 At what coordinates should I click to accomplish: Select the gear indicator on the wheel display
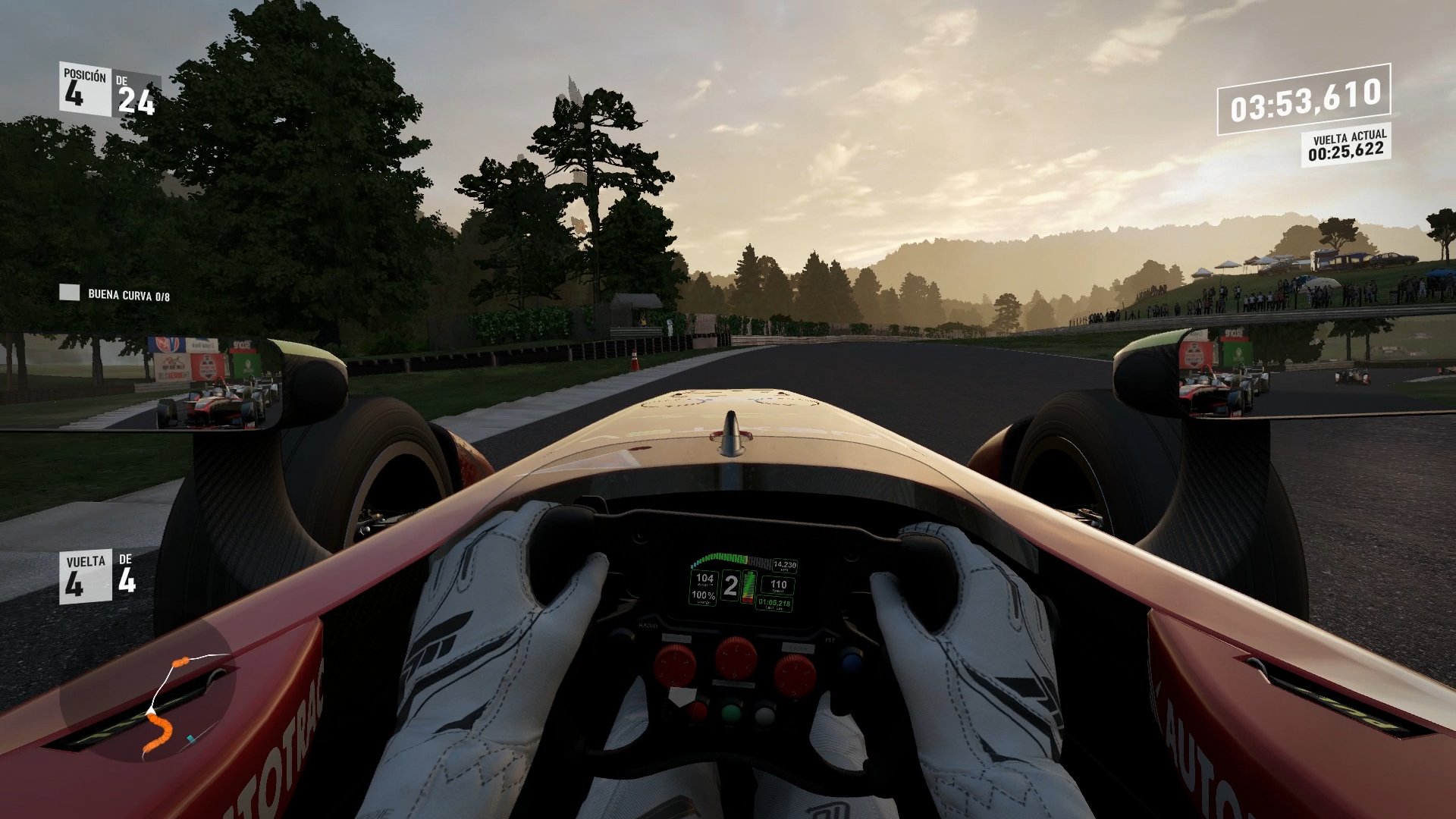tap(730, 585)
